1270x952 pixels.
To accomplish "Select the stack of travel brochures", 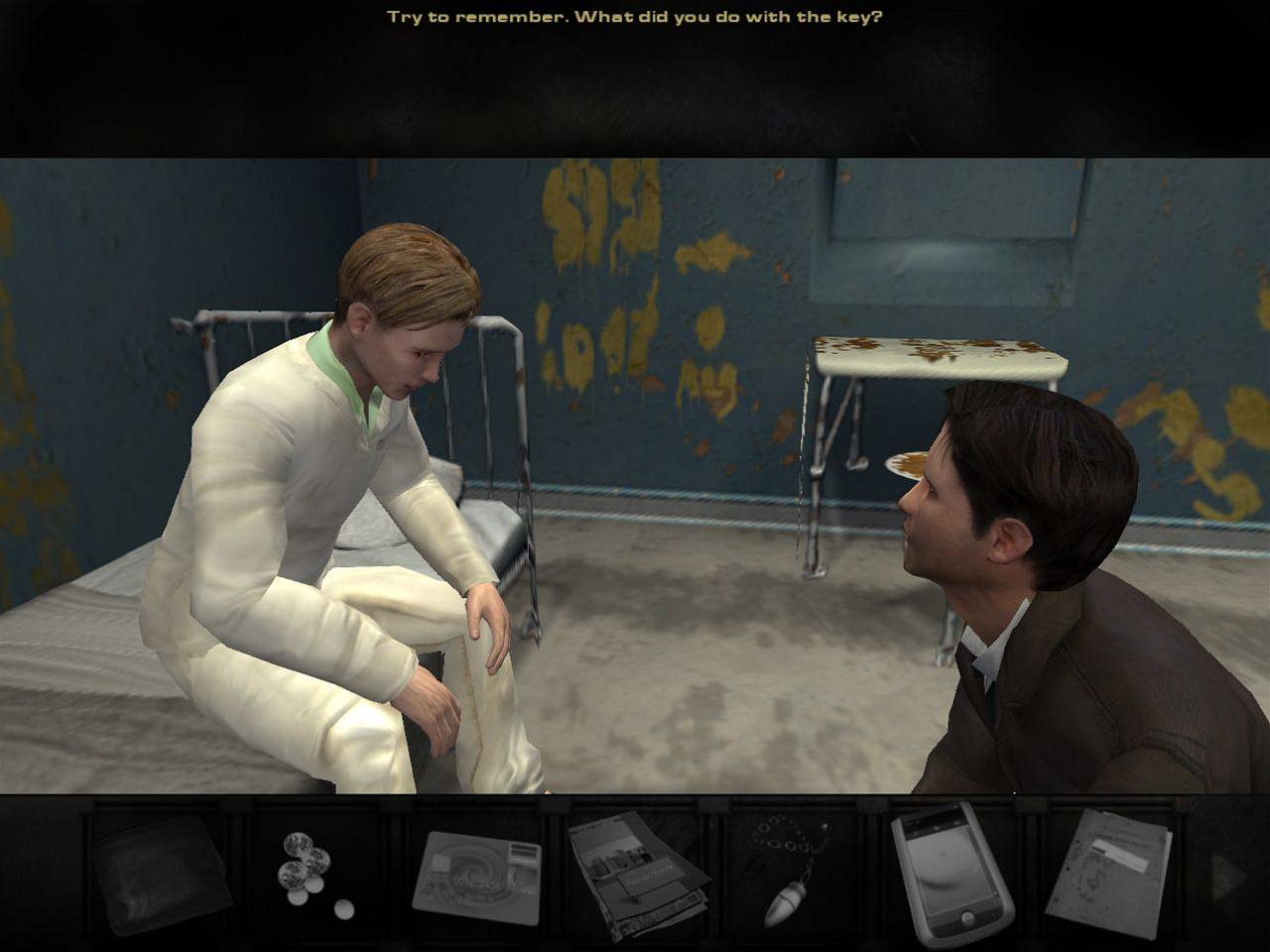I will click(635, 875).
